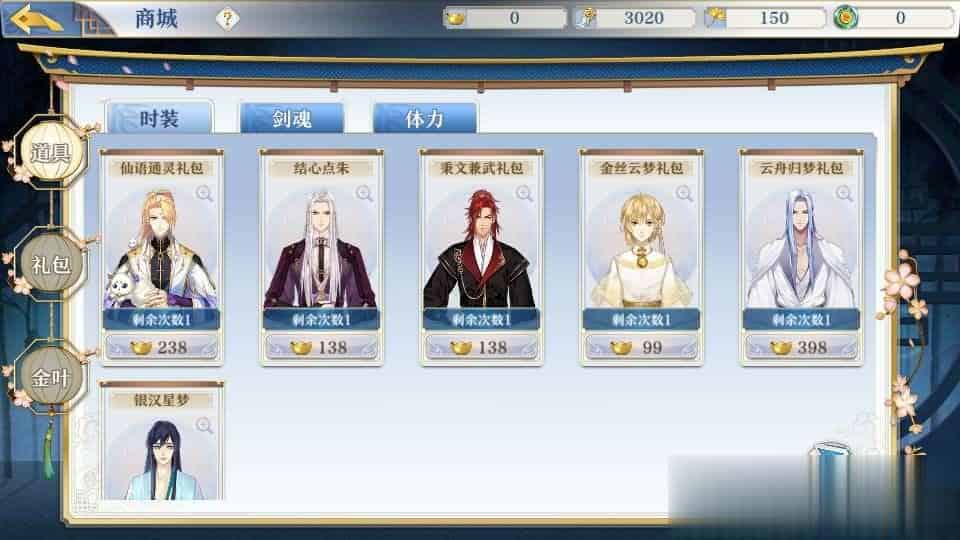Switch to the 时装 tab
960x540 pixels.
(159, 119)
